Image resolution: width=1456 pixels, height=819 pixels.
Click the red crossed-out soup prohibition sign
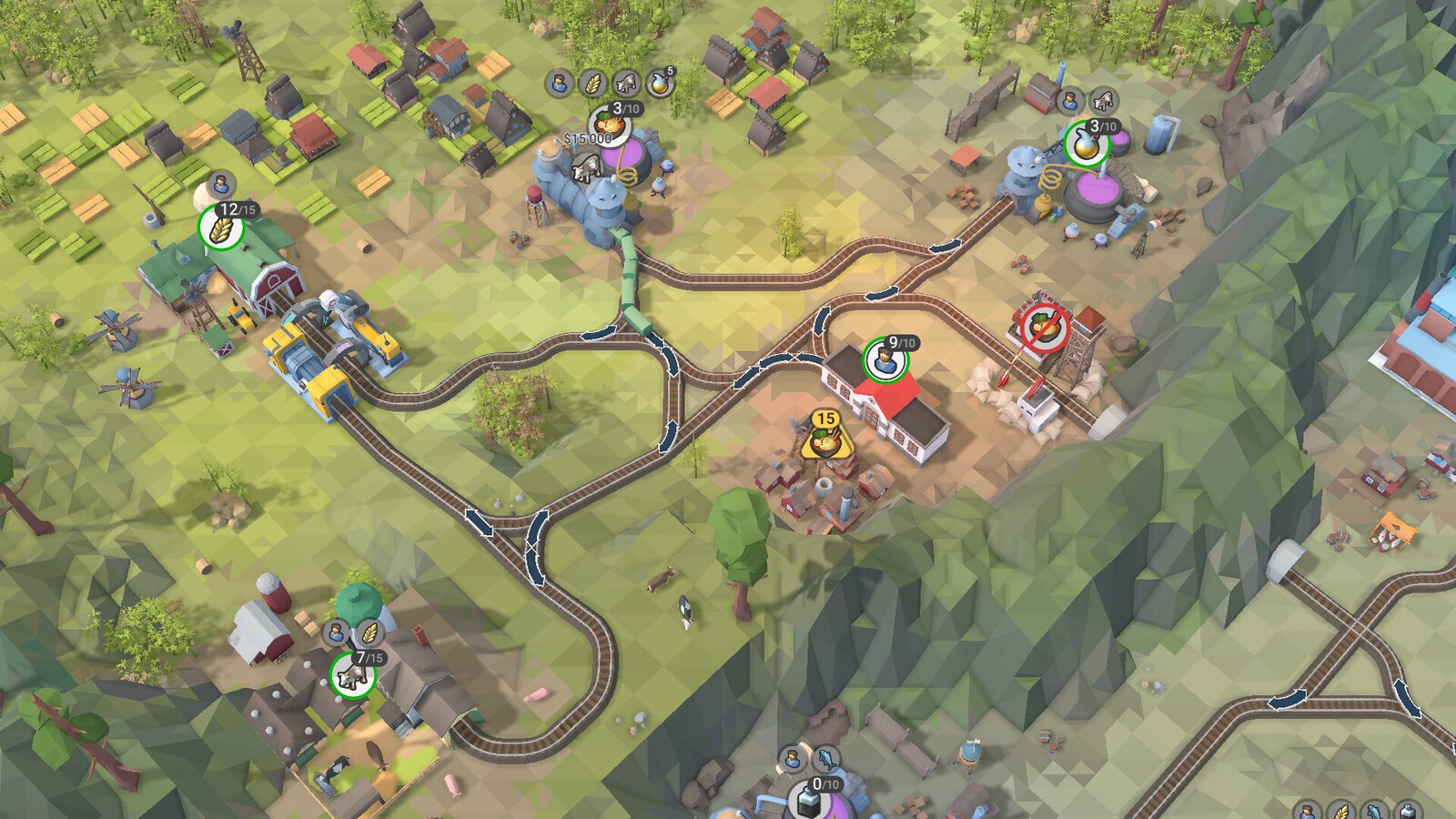(x=1043, y=326)
